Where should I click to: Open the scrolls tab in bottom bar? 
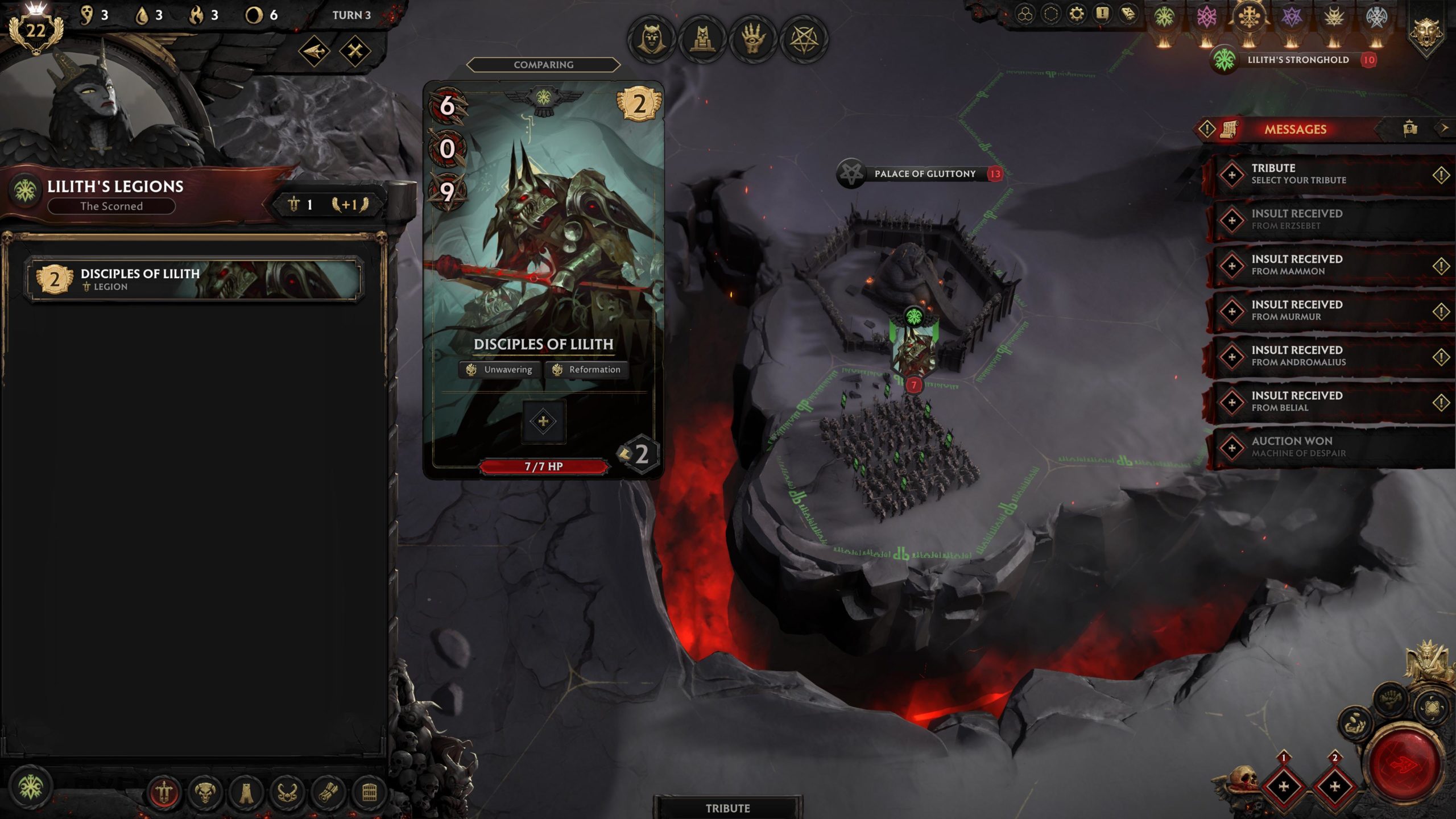click(x=328, y=792)
